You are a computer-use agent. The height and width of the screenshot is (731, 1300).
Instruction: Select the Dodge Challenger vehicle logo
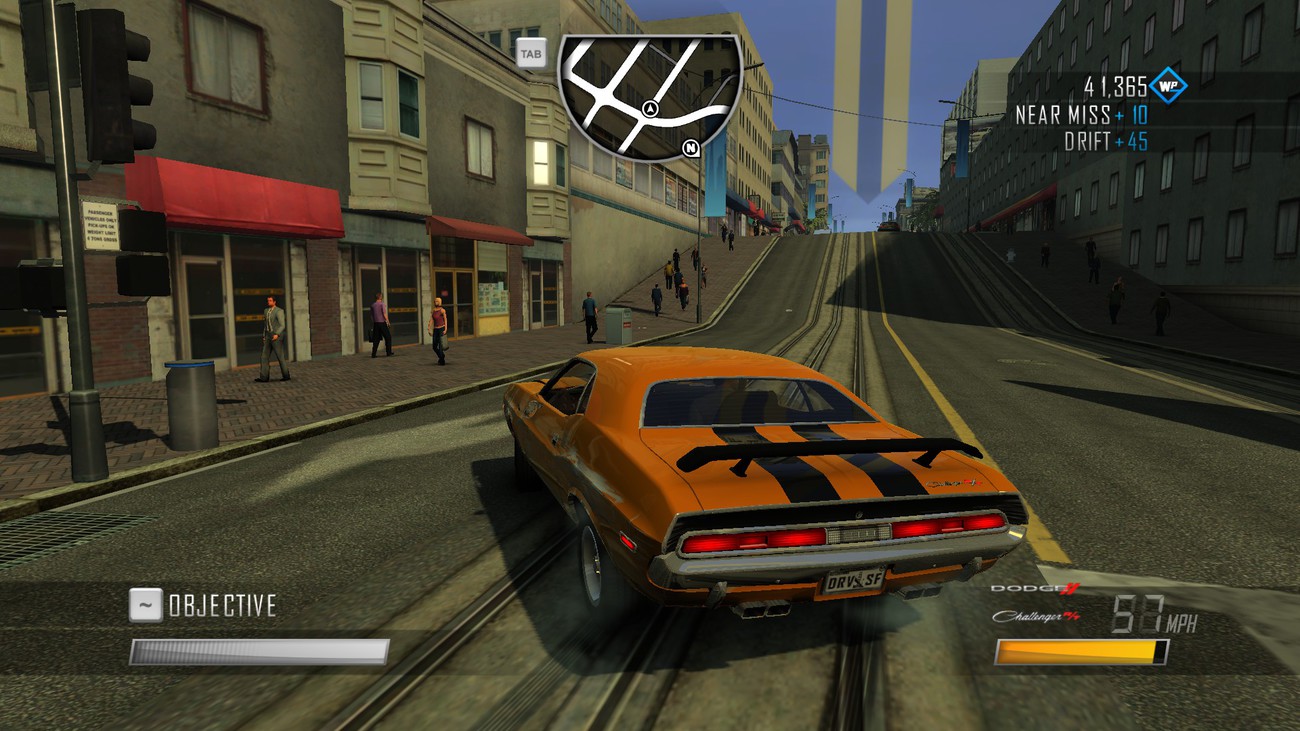coord(1035,602)
